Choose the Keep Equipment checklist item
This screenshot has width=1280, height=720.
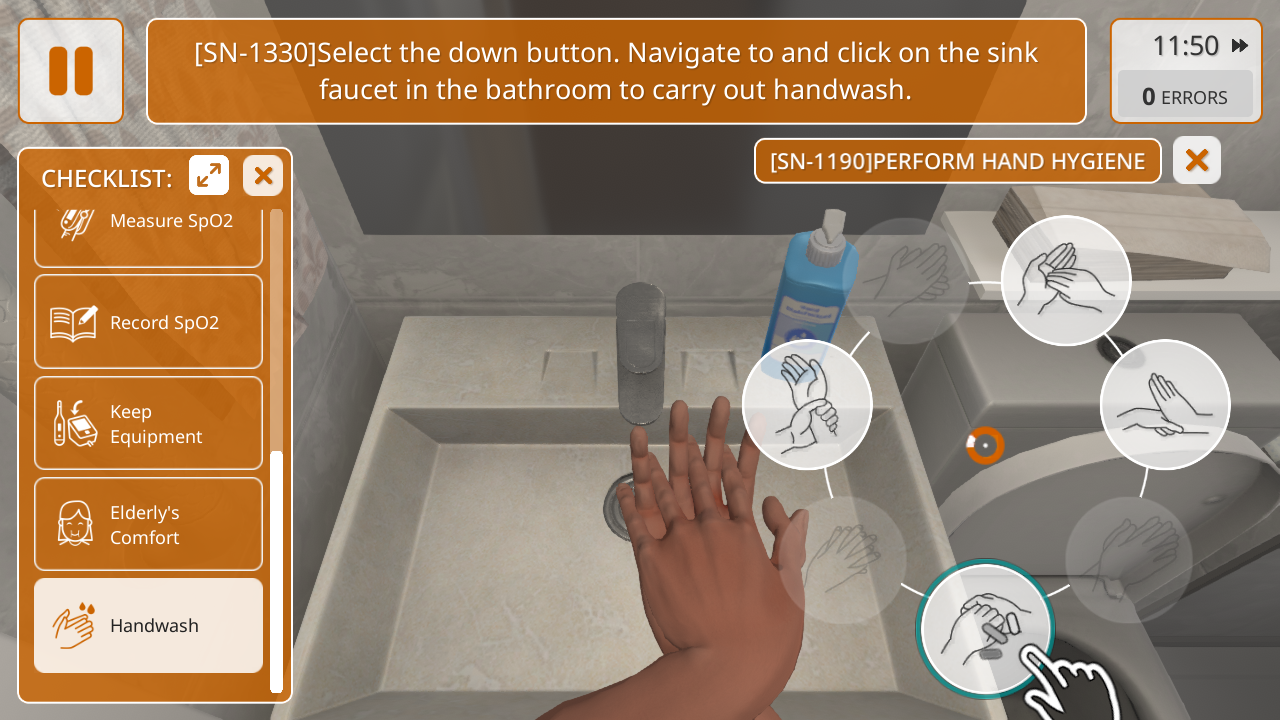click(x=148, y=423)
